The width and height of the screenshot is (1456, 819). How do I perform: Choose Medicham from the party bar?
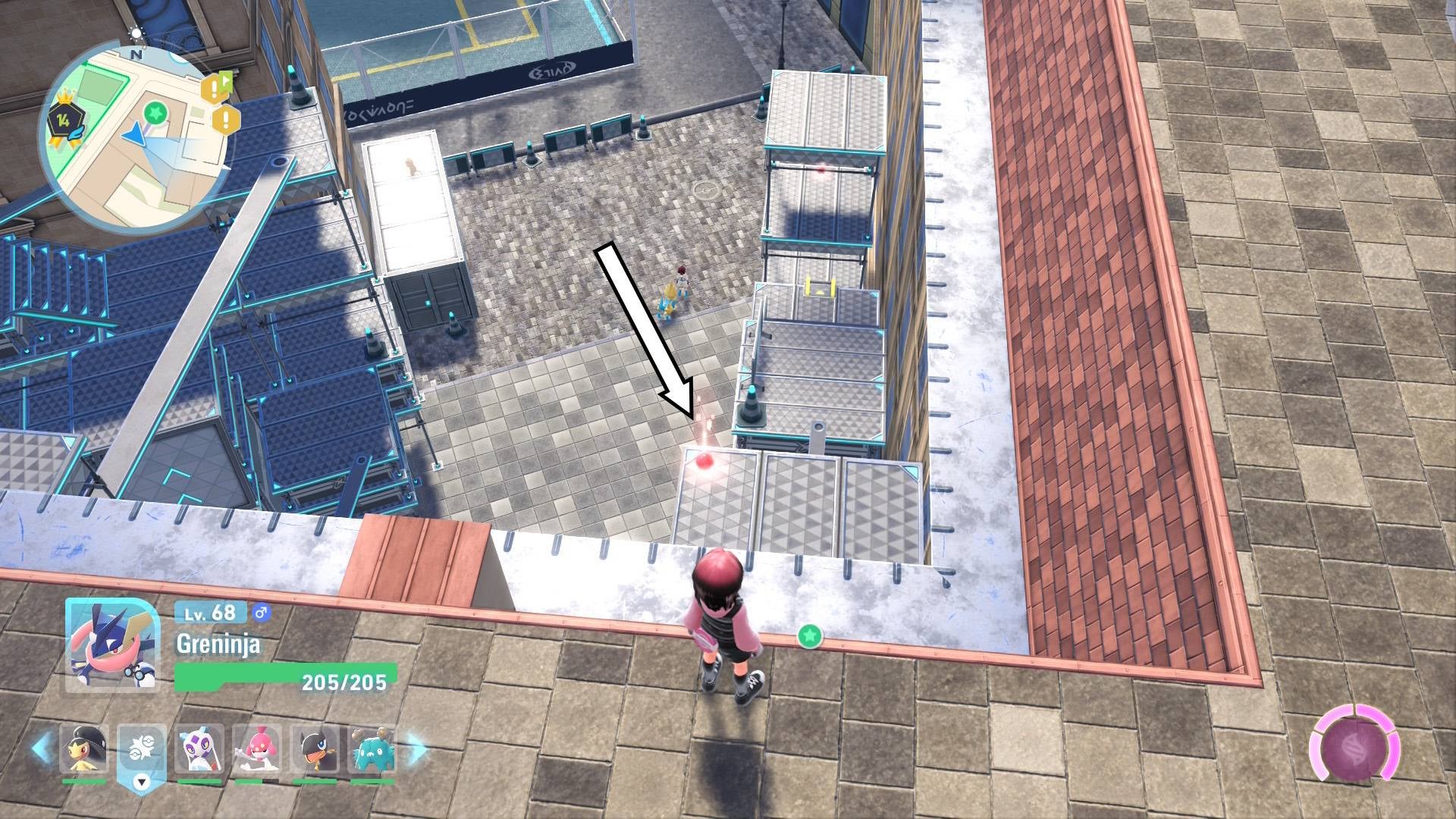coord(256,748)
